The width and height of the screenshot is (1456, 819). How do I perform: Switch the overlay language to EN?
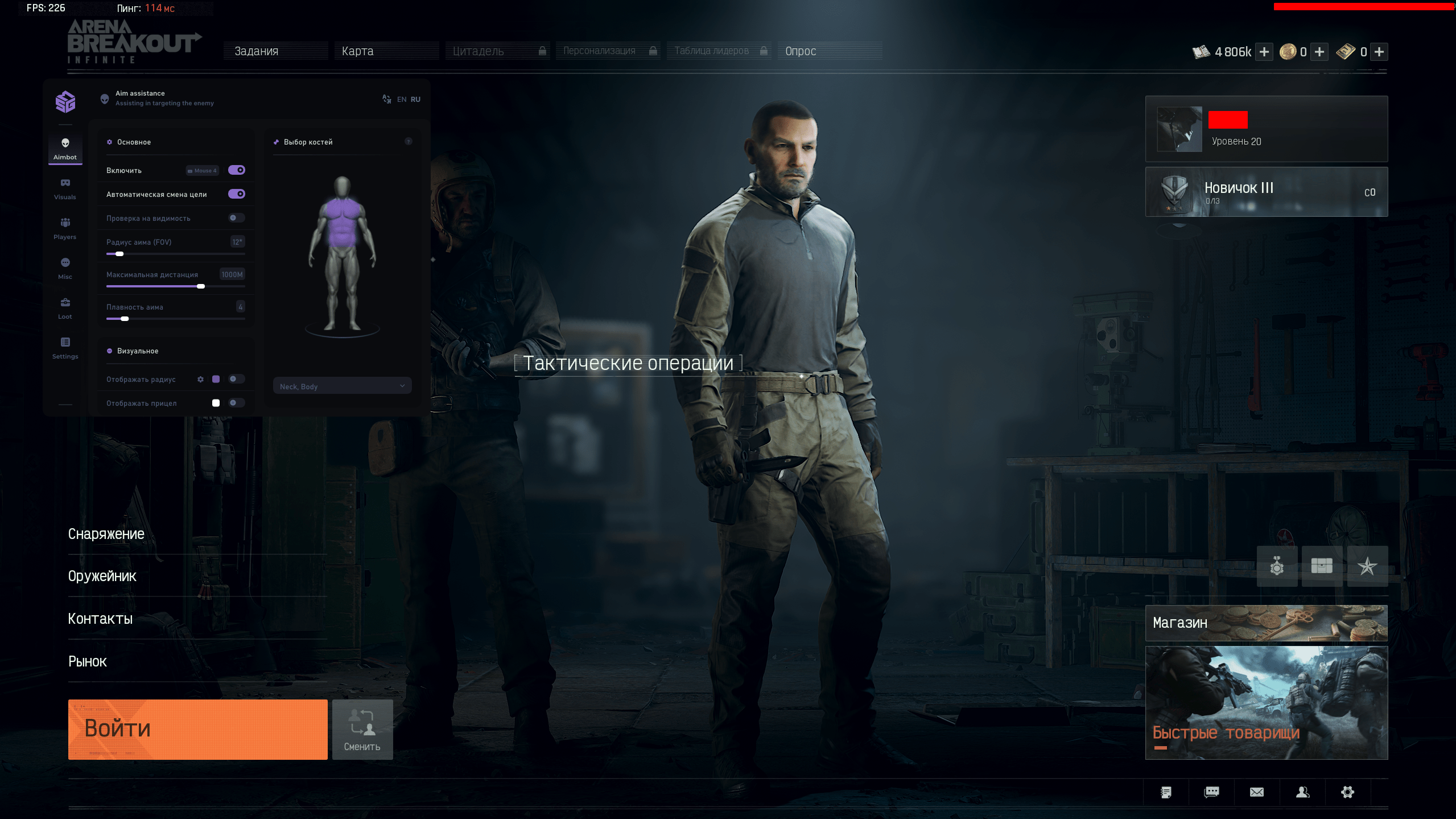click(x=402, y=100)
